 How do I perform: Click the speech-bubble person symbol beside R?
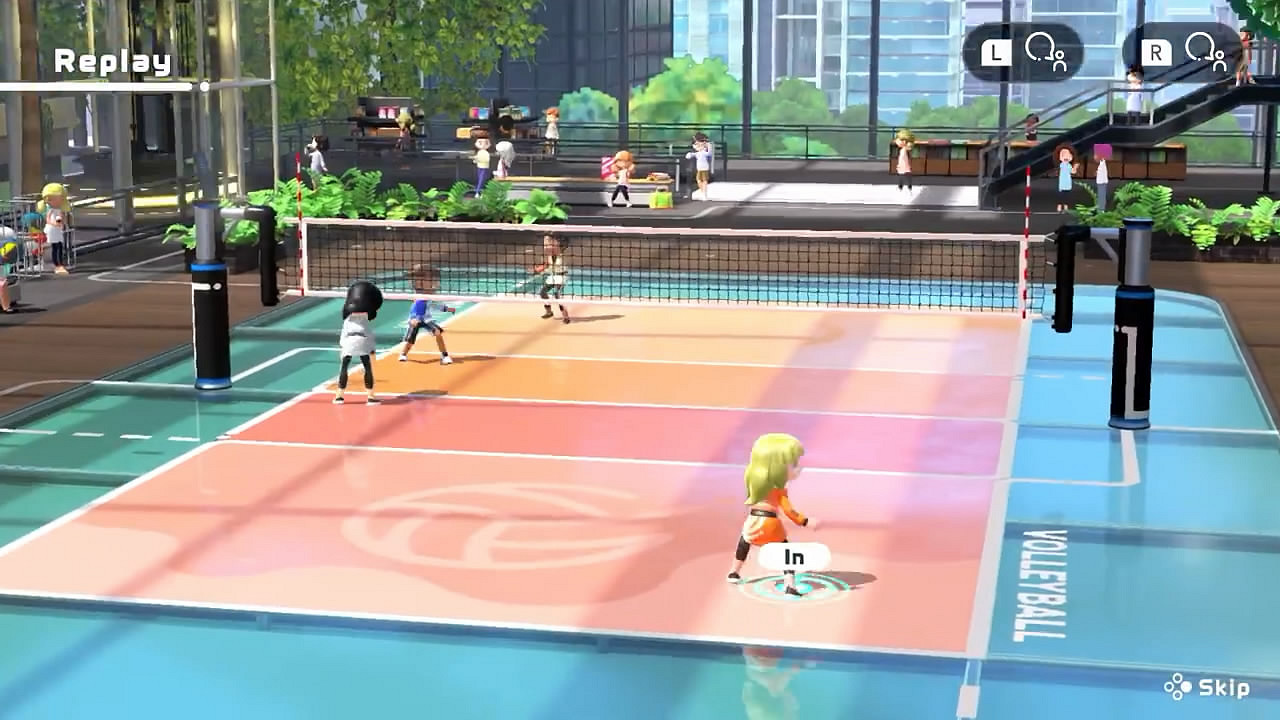click(x=1205, y=50)
